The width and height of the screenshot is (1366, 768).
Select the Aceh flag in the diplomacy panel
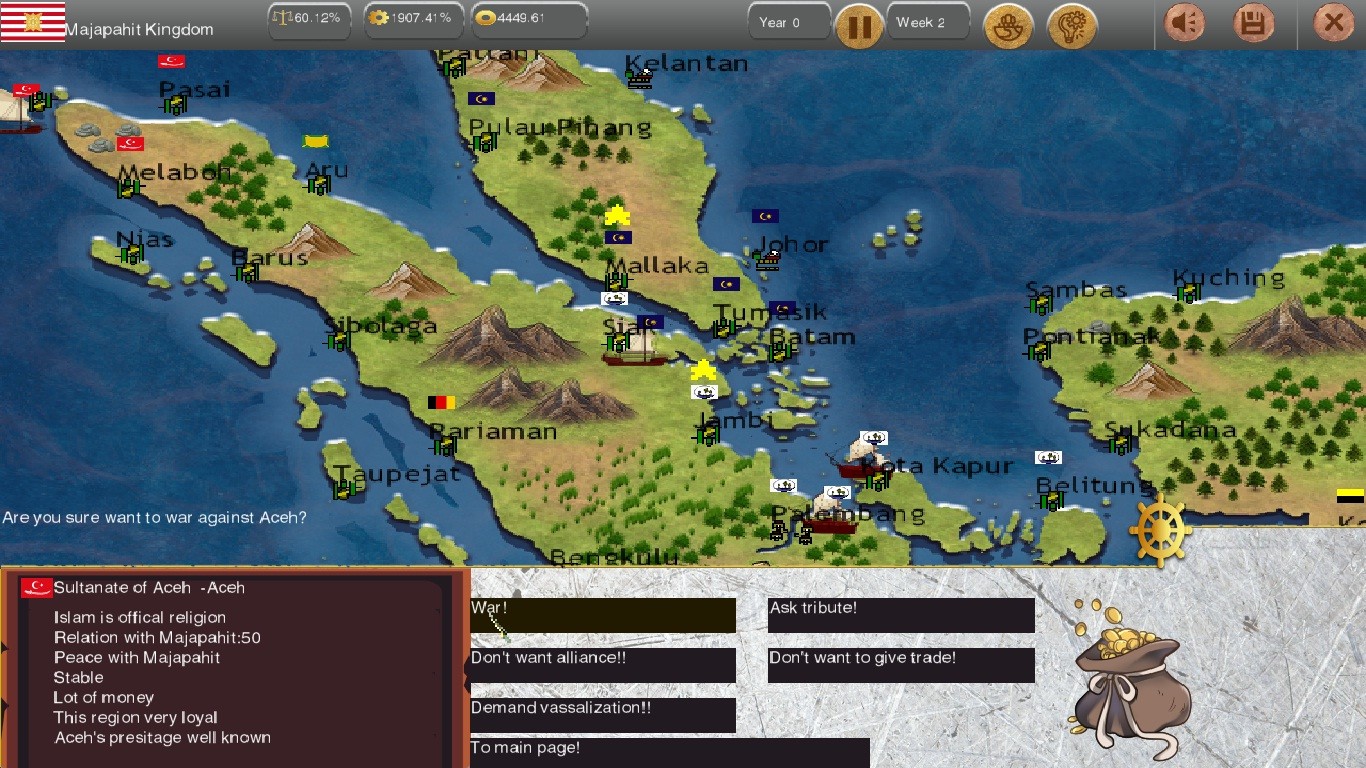(37, 588)
